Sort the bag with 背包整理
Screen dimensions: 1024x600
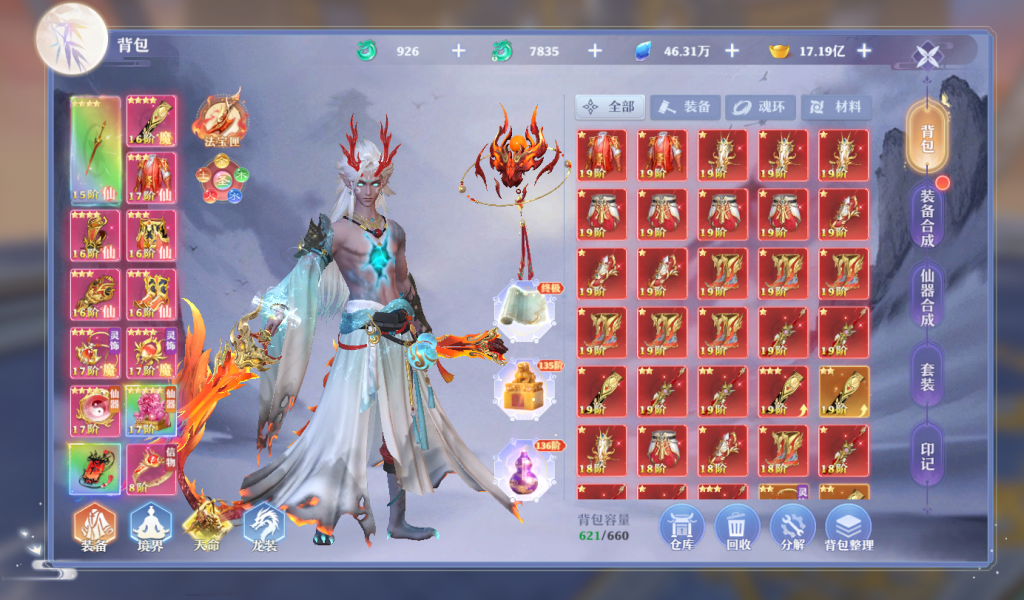pyautogui.click(x=849, y=527)
